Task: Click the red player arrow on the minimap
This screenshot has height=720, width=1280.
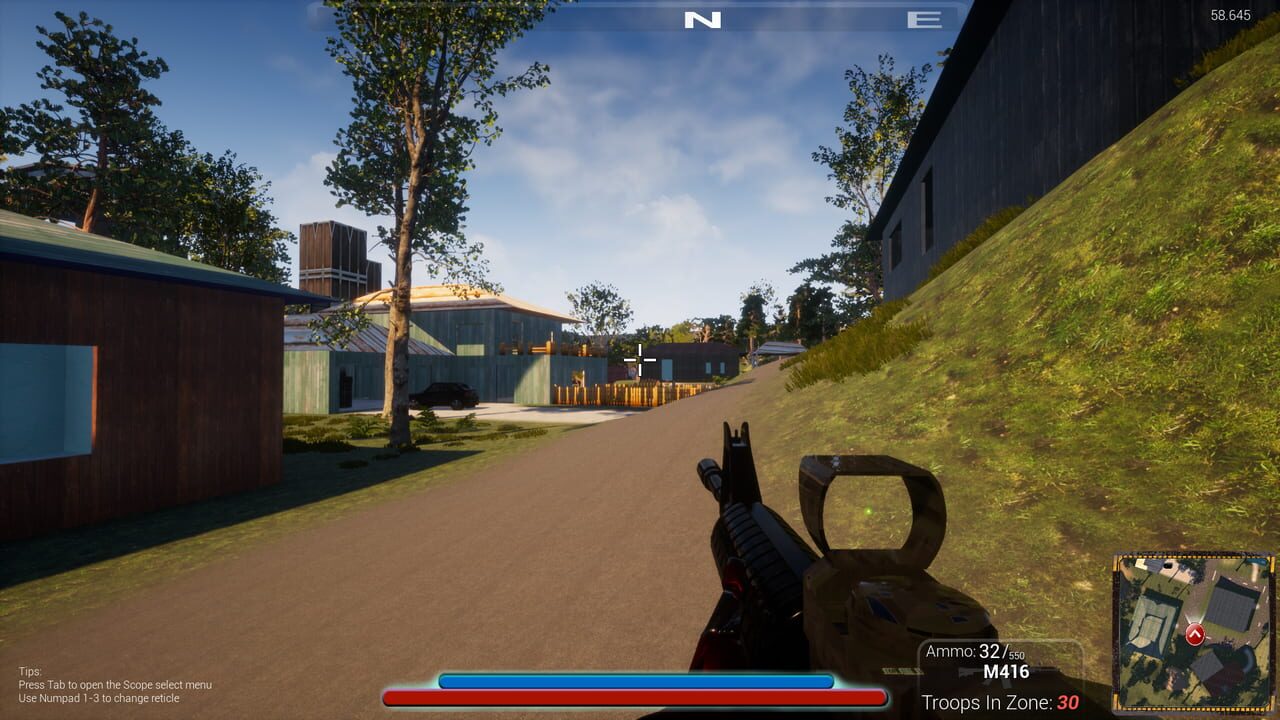Action: [x=1194, y=633]
